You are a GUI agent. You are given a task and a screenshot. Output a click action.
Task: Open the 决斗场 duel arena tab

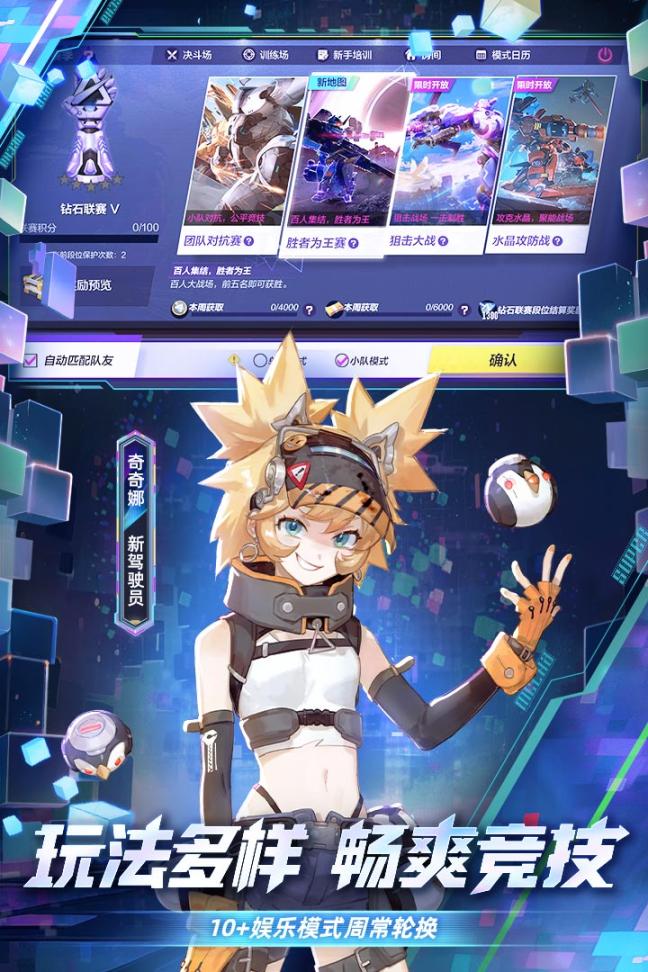click(x=190, y=55)
